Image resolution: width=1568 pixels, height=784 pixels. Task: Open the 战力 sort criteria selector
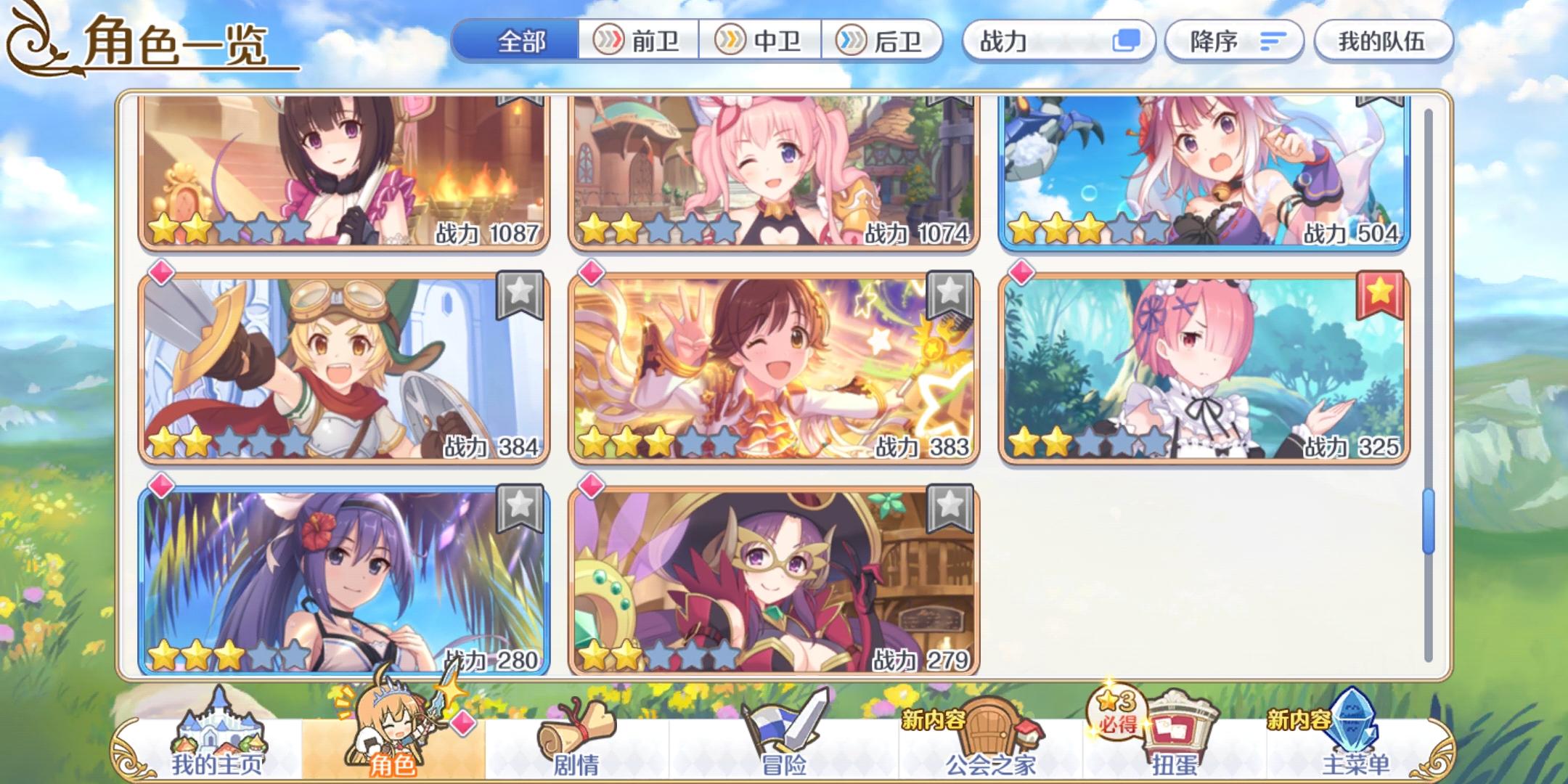pyautogui.click(x=1059, y=41)
